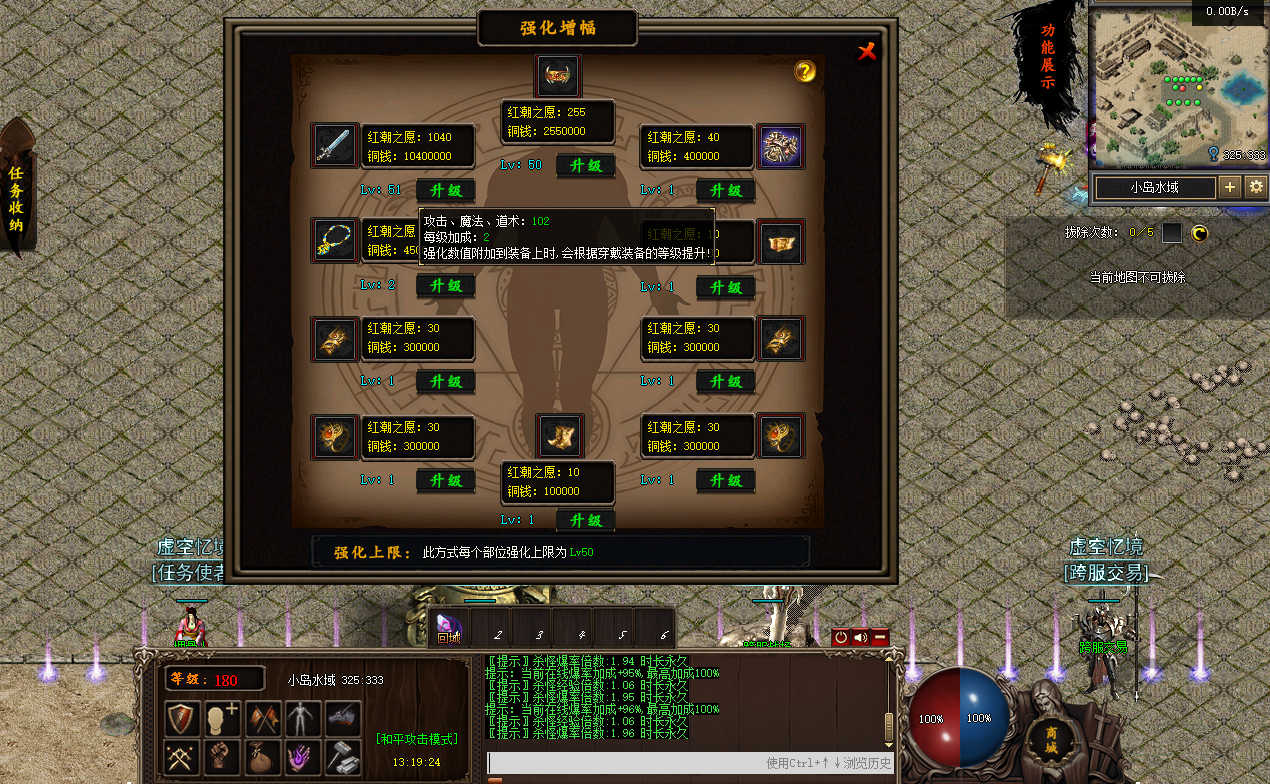Select the sword equipment icon
The width and height of the screenshot is (1270, 784).
333,146
